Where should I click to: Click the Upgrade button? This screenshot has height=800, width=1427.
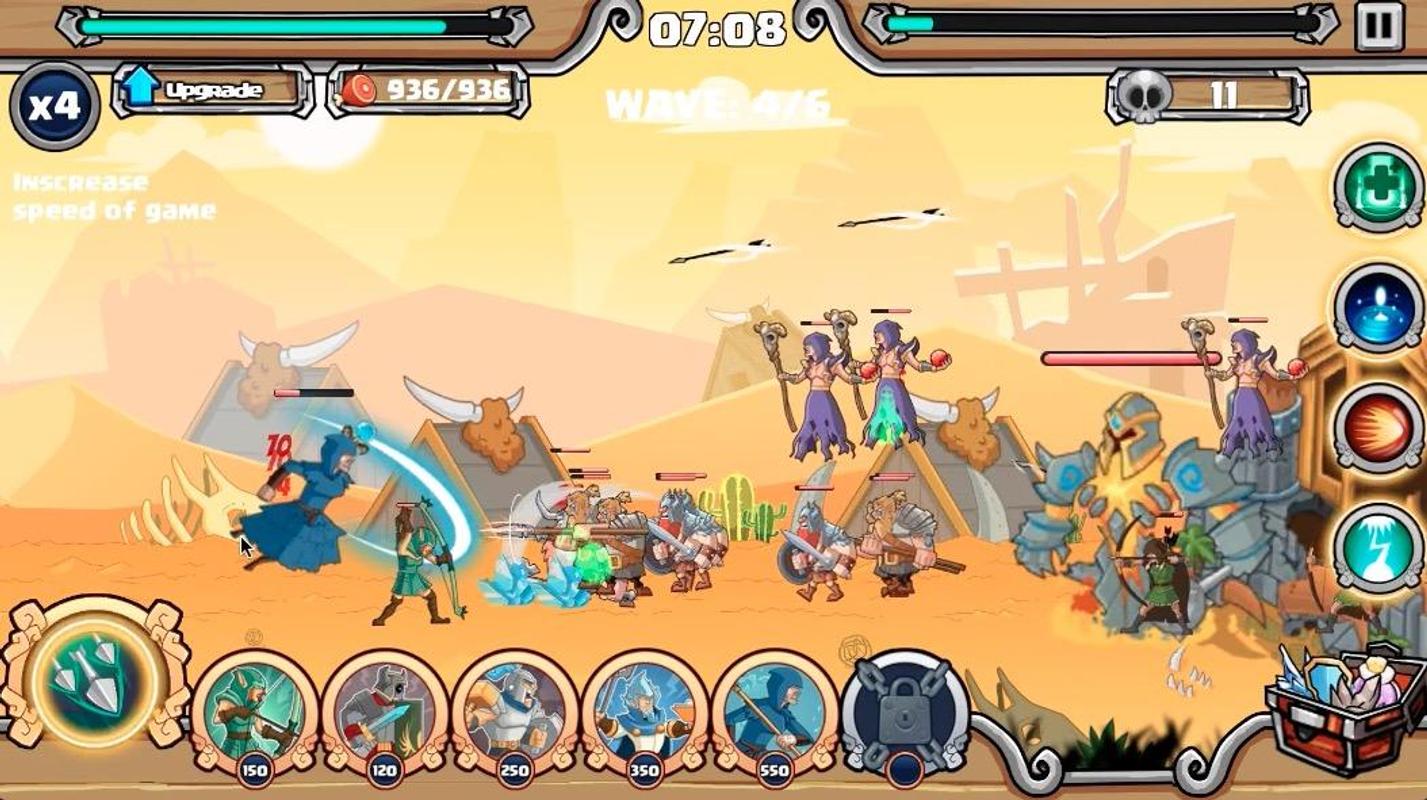(212, 90)
